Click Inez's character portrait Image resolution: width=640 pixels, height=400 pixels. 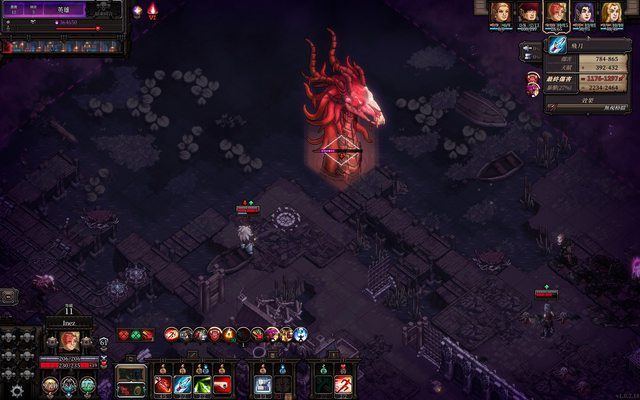pos(67,341)
